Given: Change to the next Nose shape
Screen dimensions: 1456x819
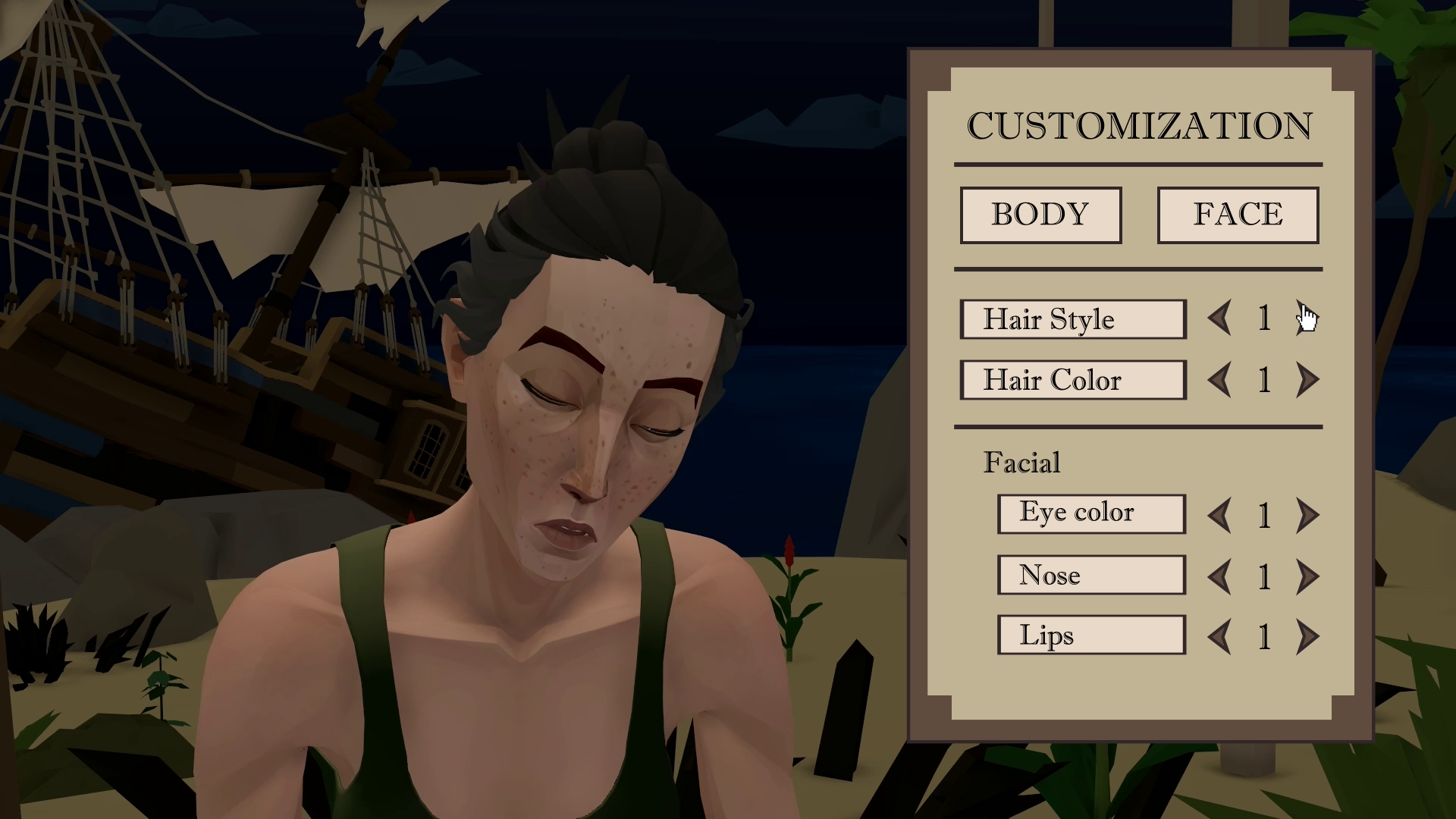Looking at the screenshot, I should (1307, 577).
